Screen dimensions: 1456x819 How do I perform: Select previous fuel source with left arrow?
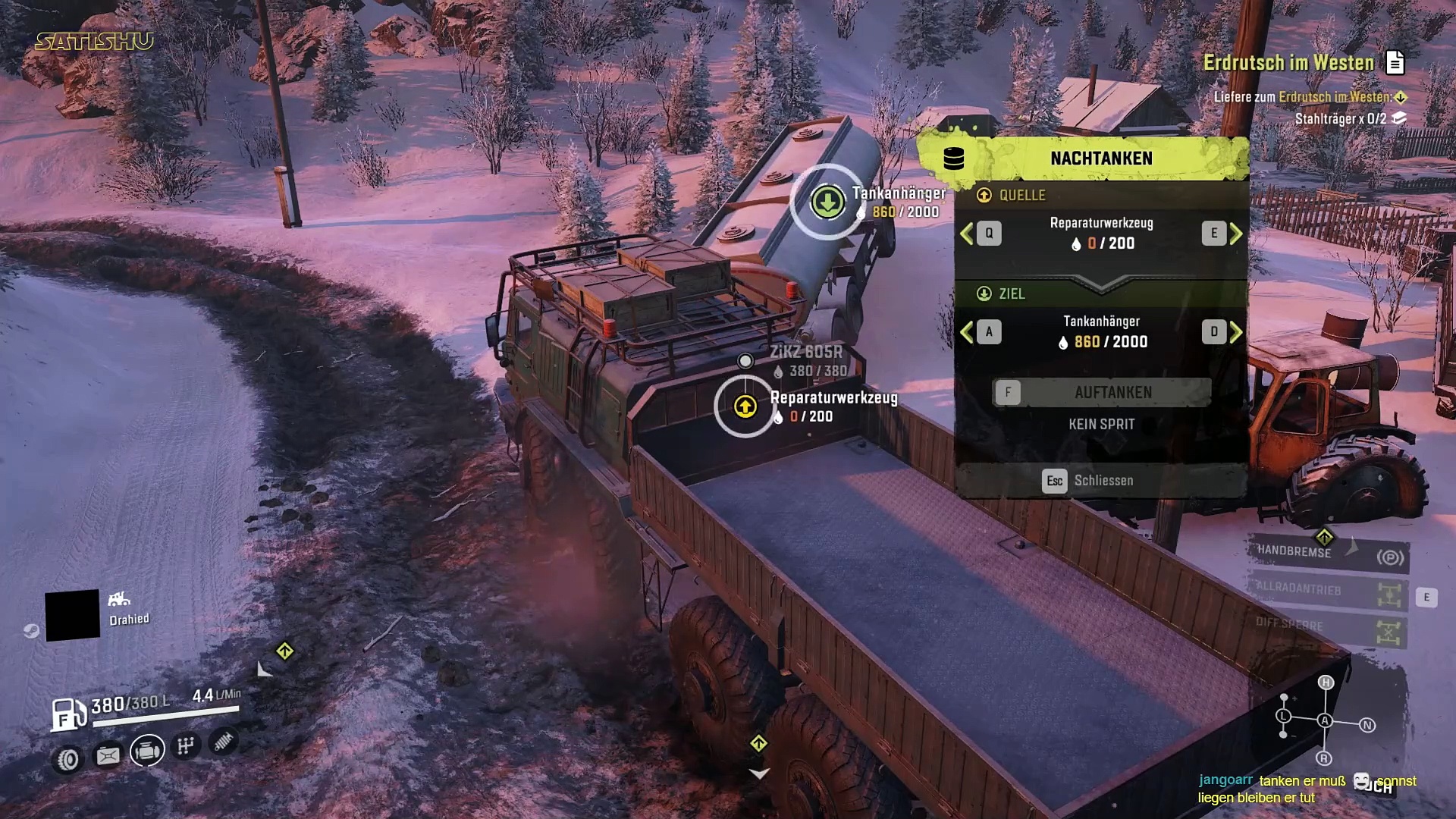tap(967, 234)
